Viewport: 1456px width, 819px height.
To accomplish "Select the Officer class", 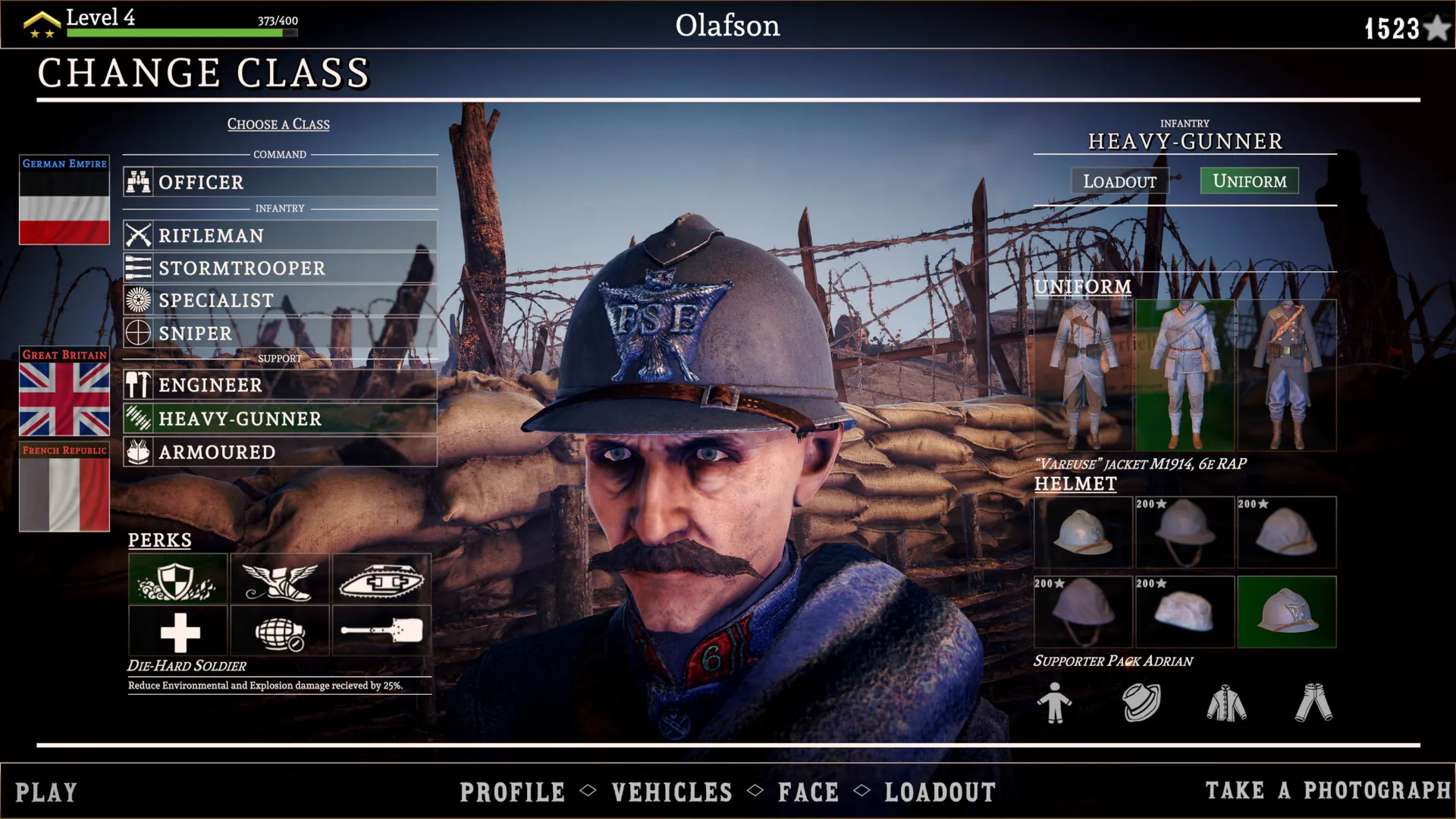I will point(280,182).
